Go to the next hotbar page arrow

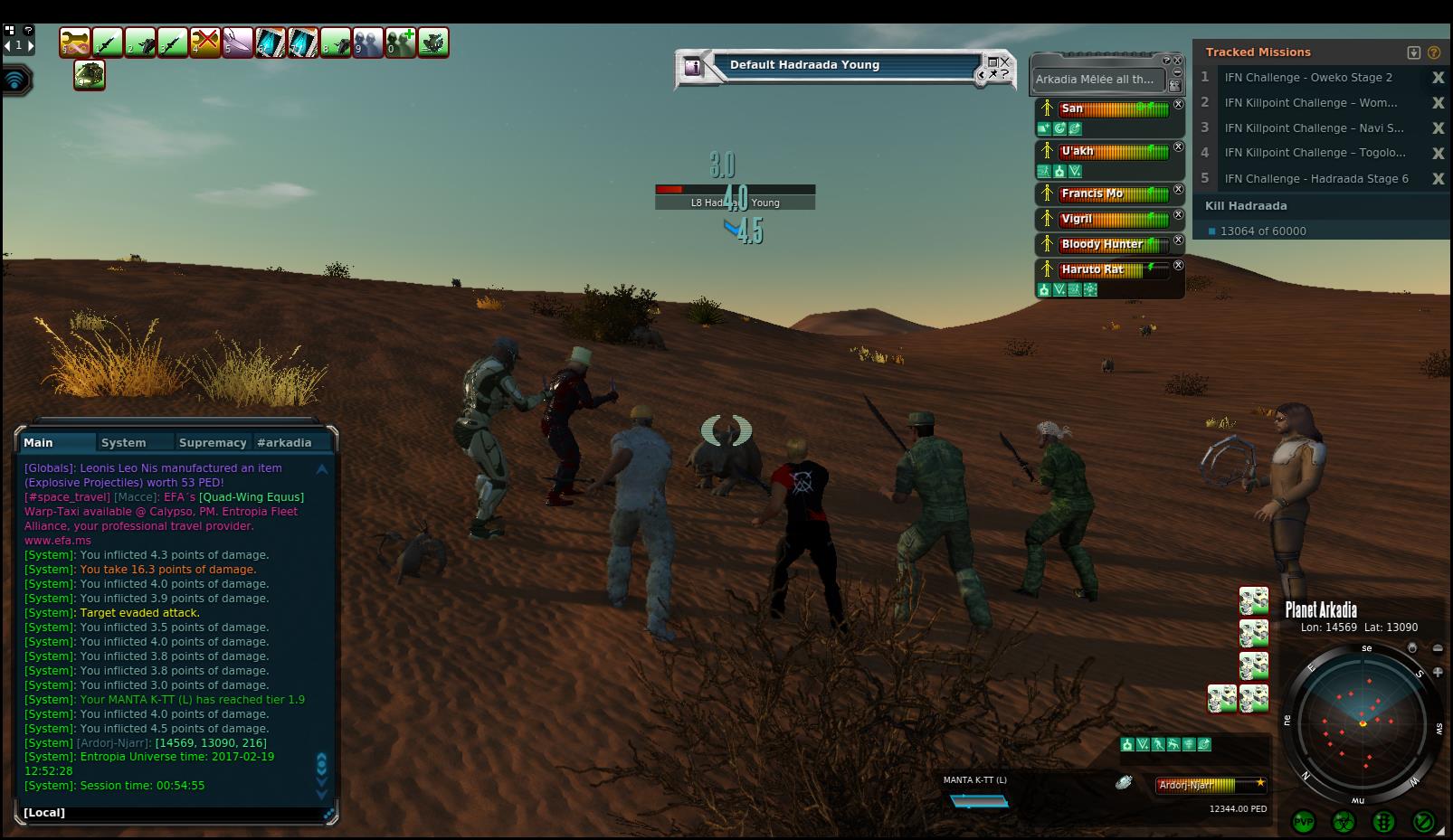click(31, 45)
